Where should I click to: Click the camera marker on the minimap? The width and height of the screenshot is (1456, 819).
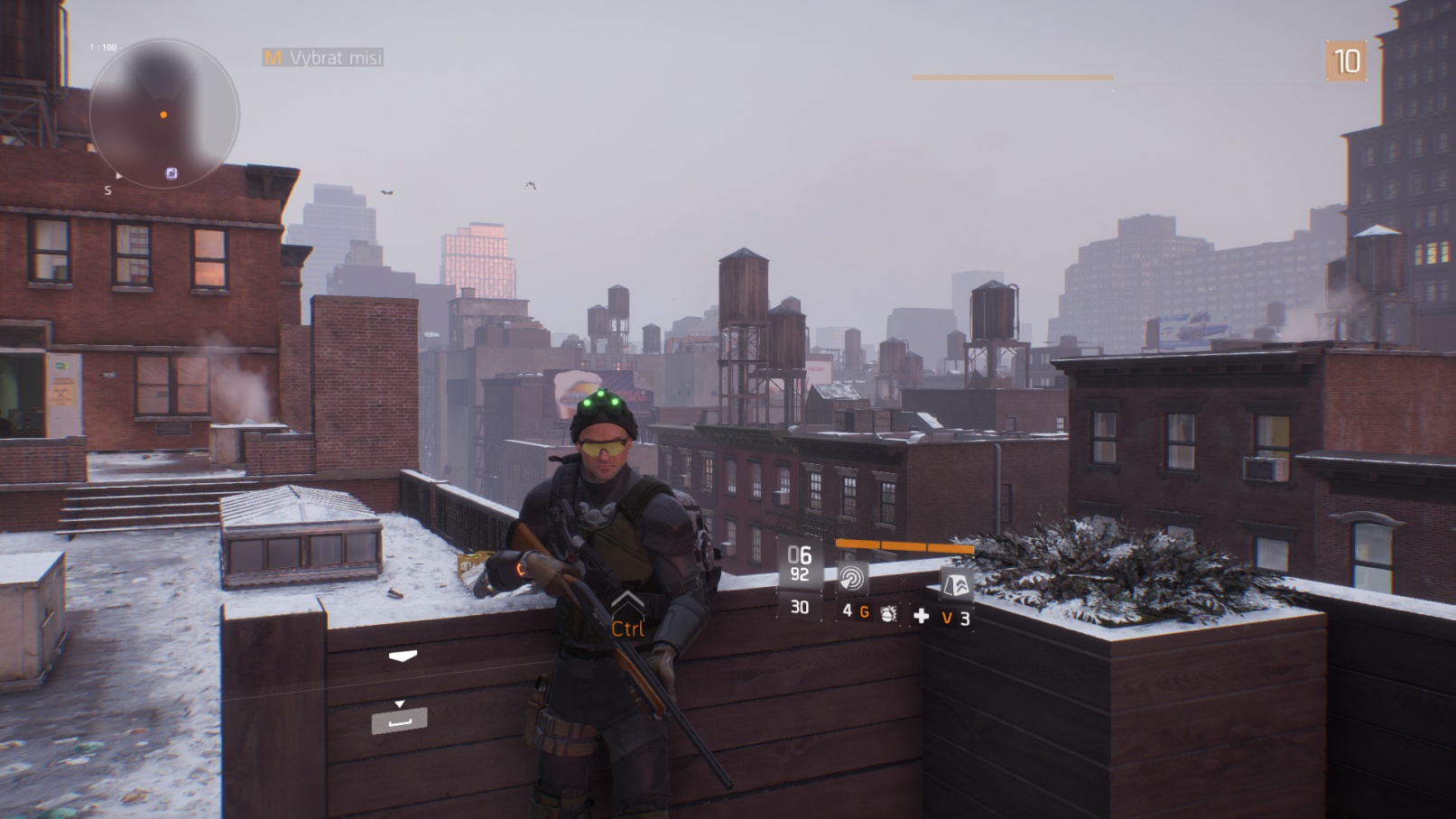pos(172,172)
